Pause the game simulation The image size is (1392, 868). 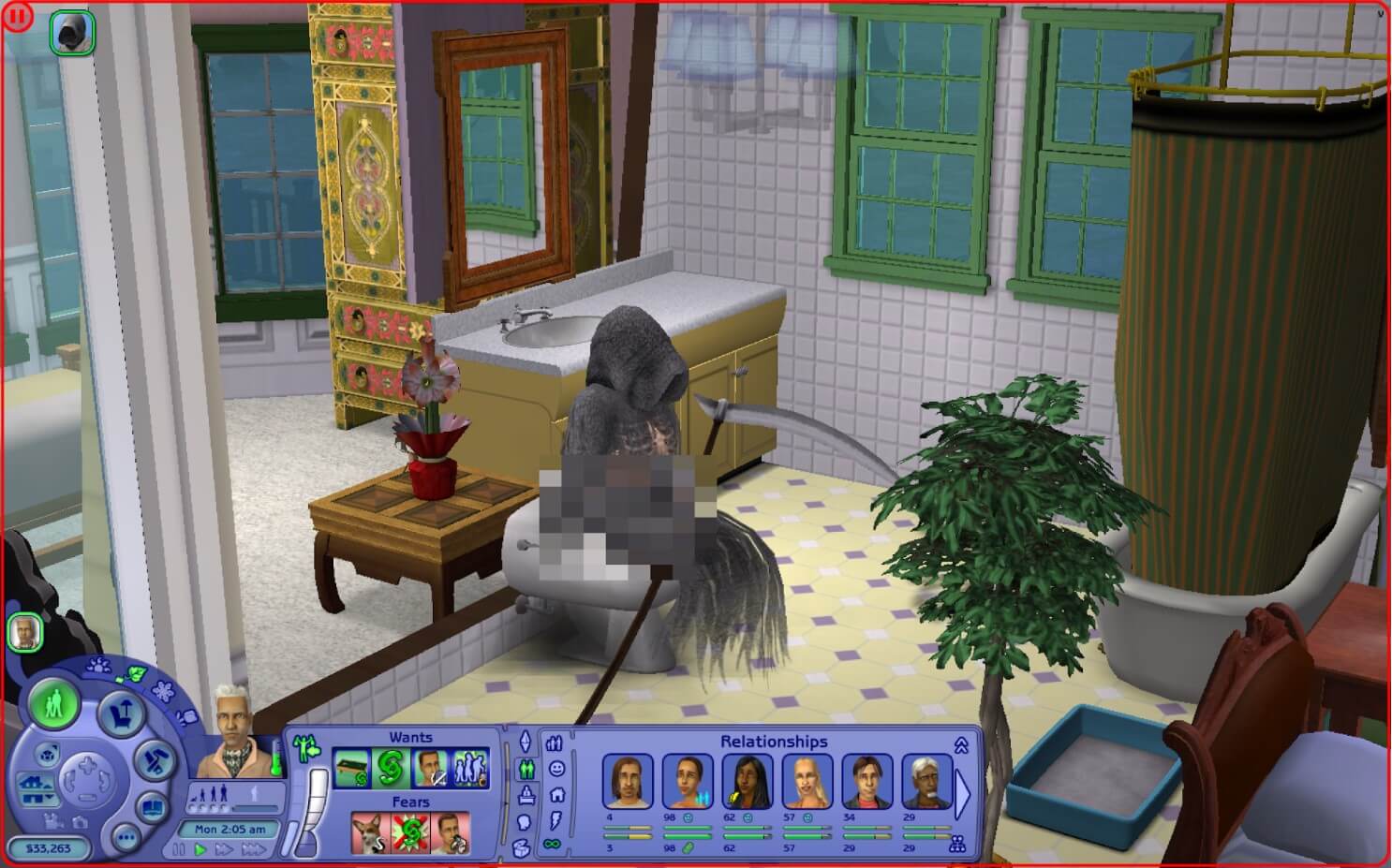178,848
